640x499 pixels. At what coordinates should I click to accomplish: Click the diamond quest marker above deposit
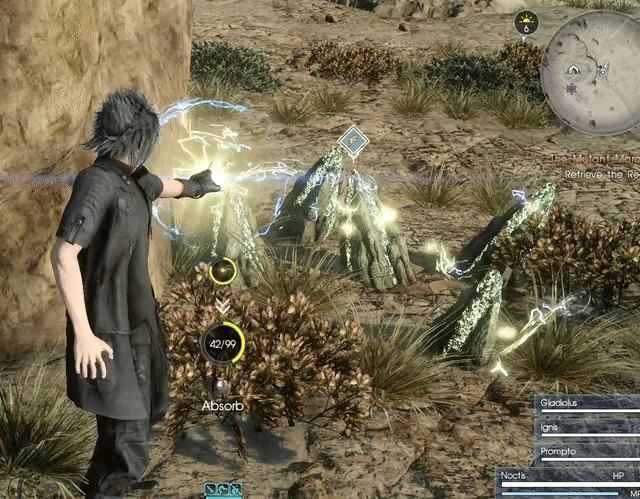[x=350, y=140]
